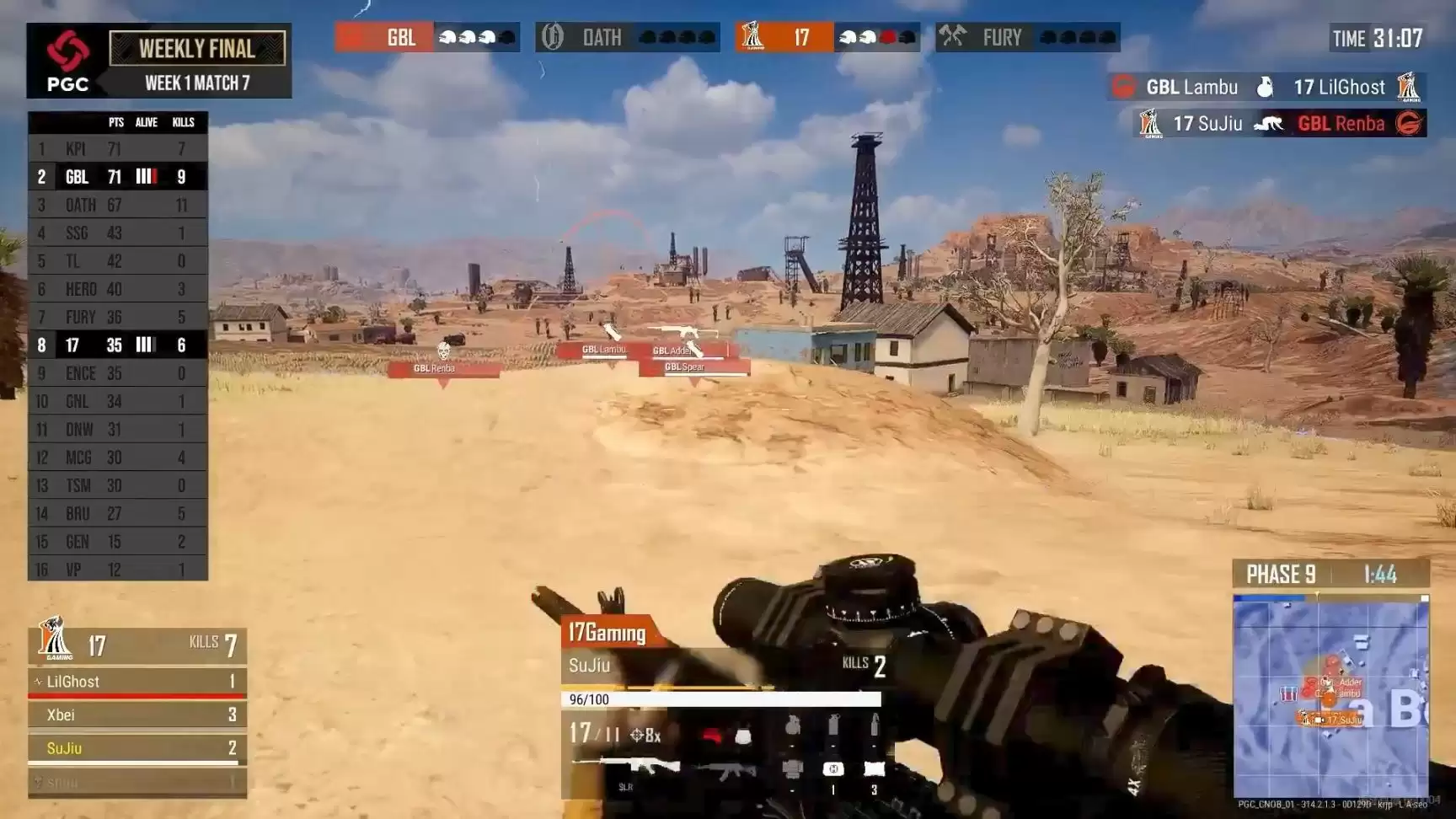Select the FURY team panel at top
Image resolution: width=1456 pixels, height=819 pixels.
pyautogui.click(x=1027, y=38)
